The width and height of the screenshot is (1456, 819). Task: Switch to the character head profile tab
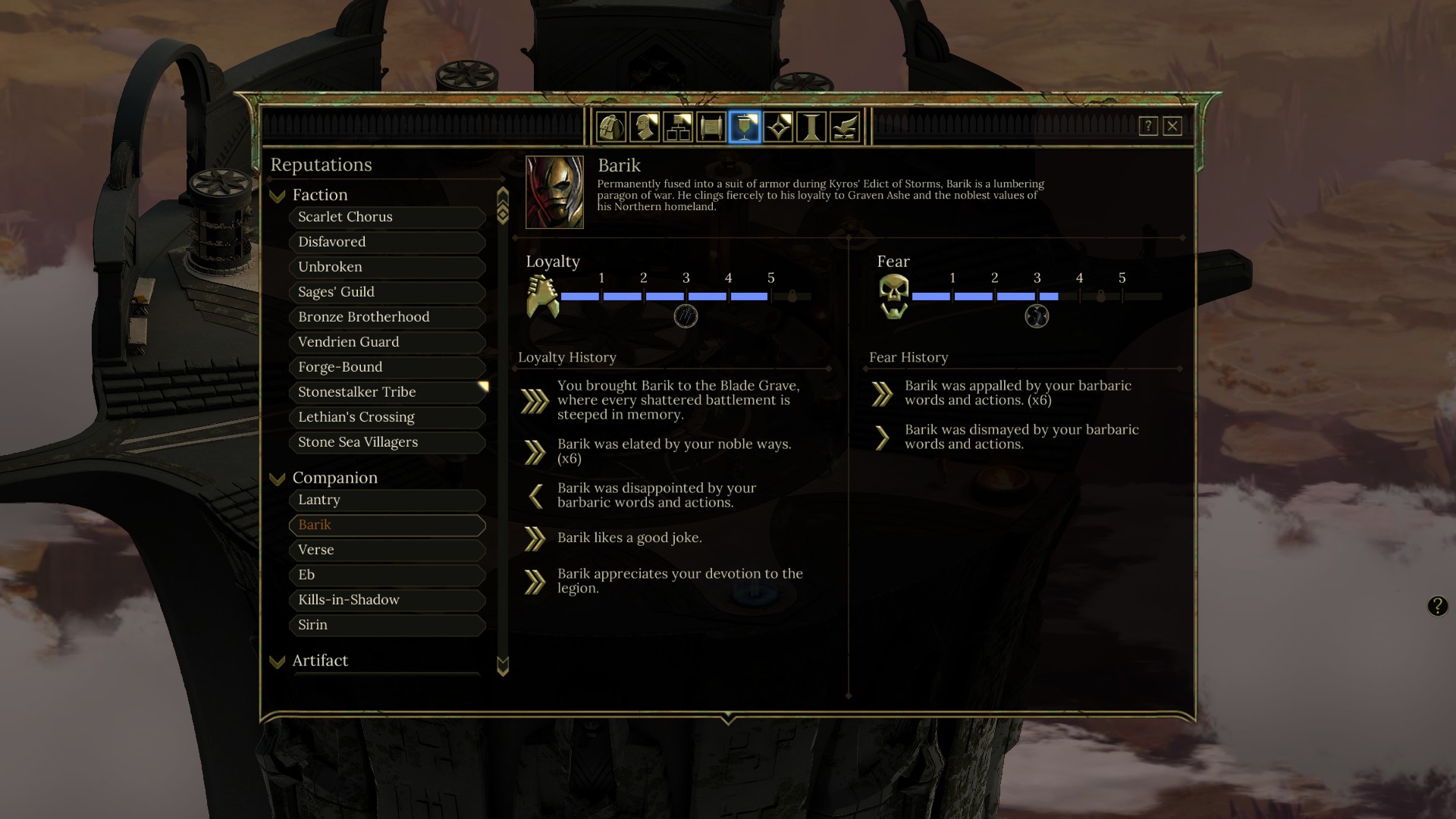645,127
